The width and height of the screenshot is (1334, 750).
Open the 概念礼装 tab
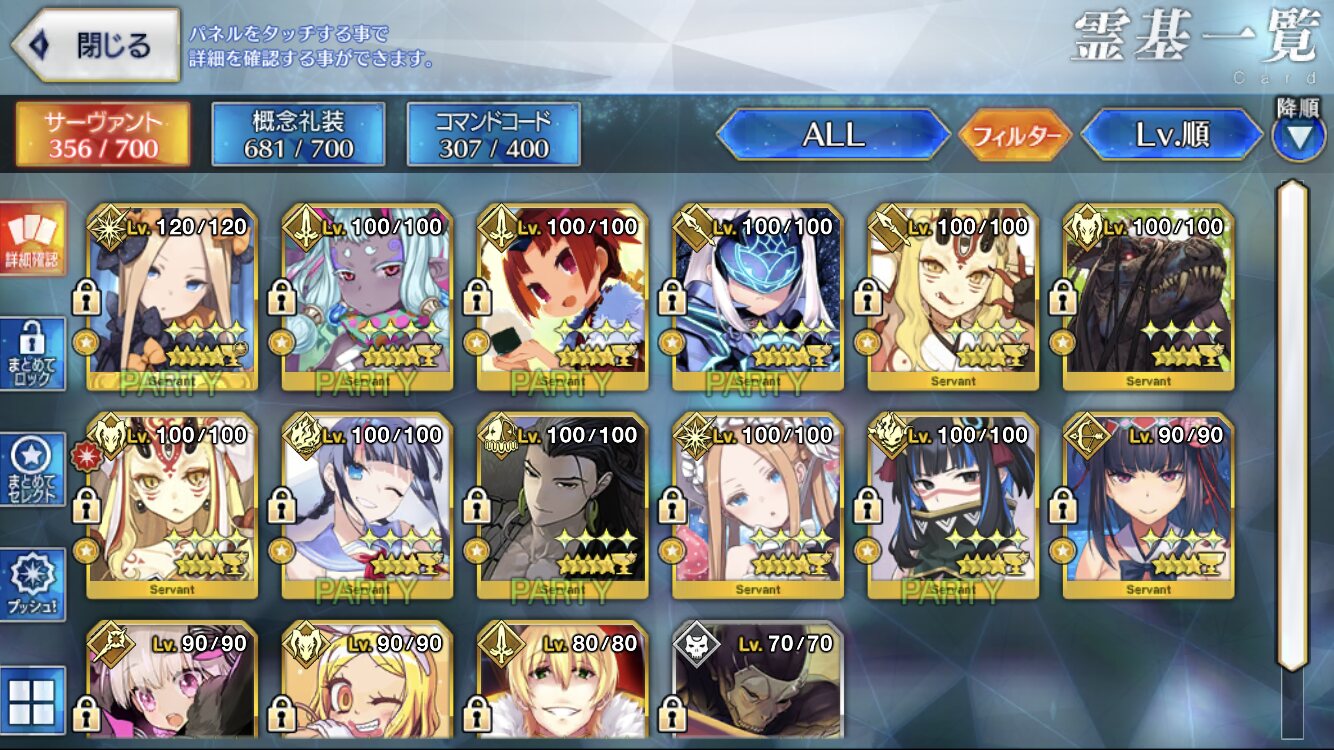coord(298,134)
